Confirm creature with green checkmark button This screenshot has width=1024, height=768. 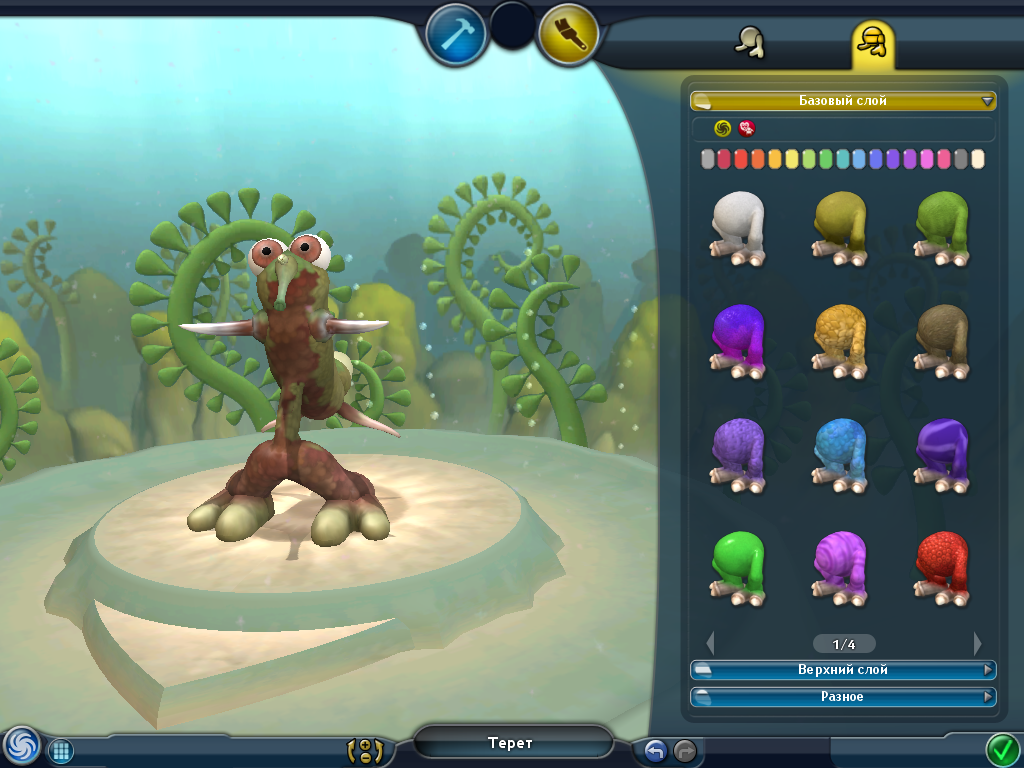(1001, 748)
